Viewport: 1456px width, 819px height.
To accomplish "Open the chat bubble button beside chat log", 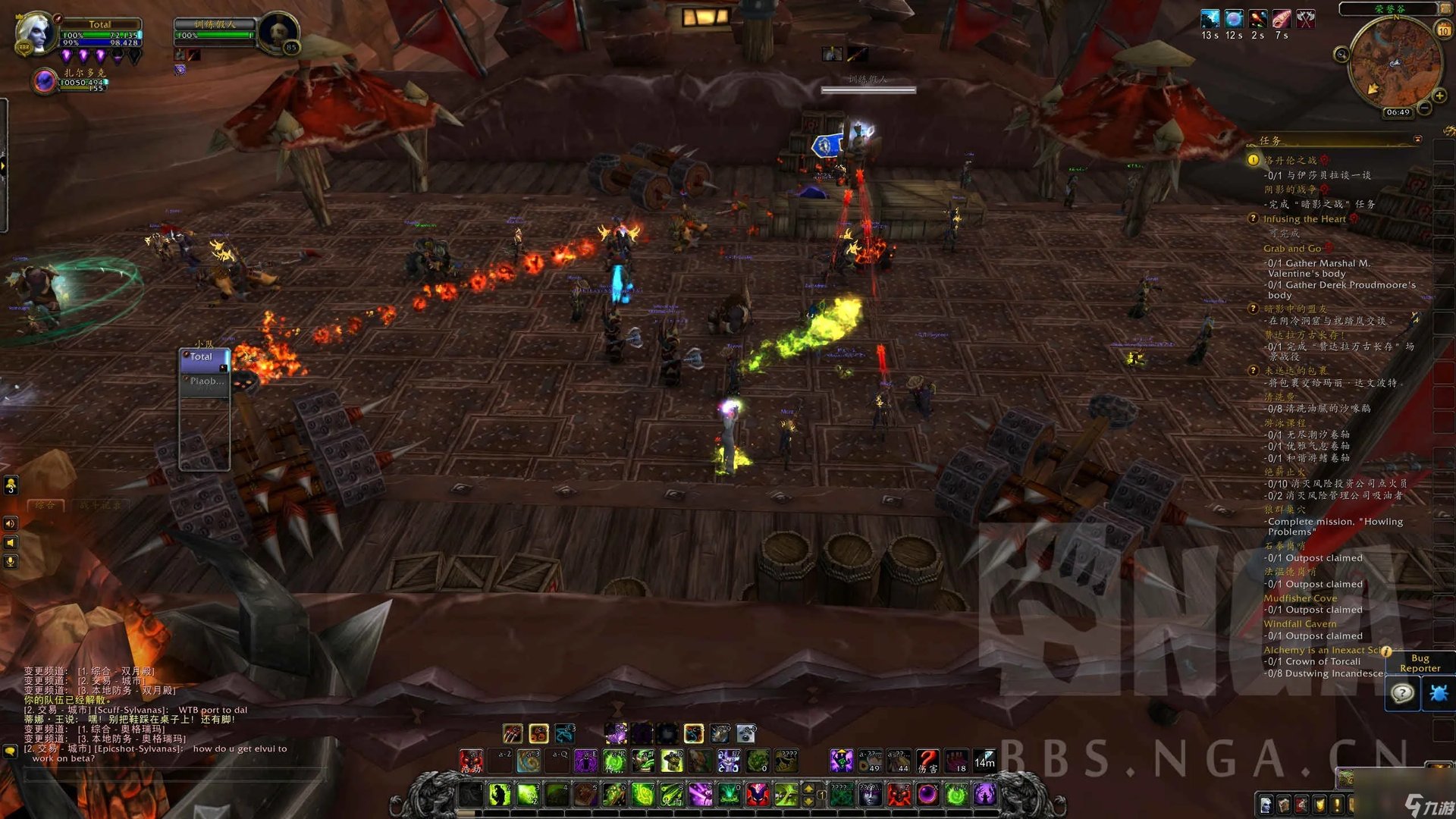I will 10,751.
